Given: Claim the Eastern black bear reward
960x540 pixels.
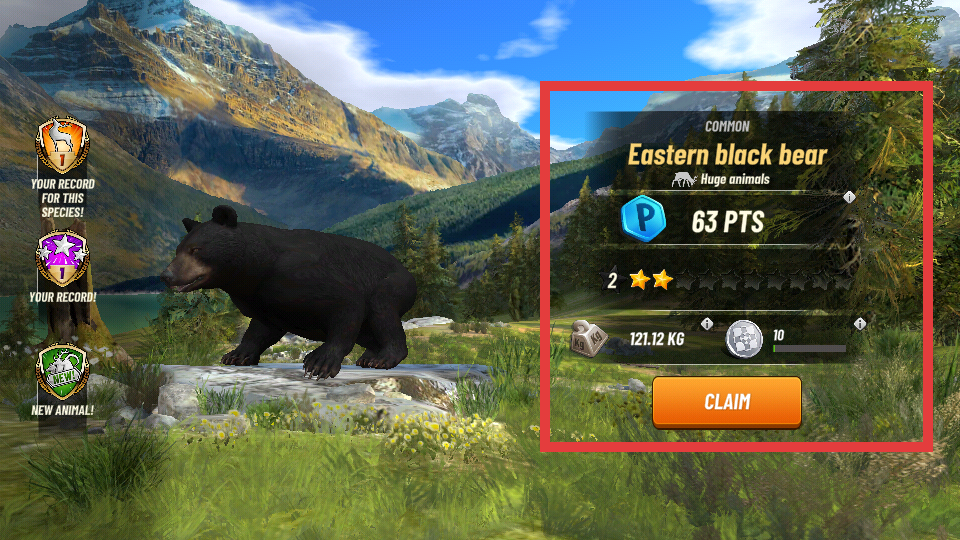Looking at the screenshot, I should pos(727,402).
